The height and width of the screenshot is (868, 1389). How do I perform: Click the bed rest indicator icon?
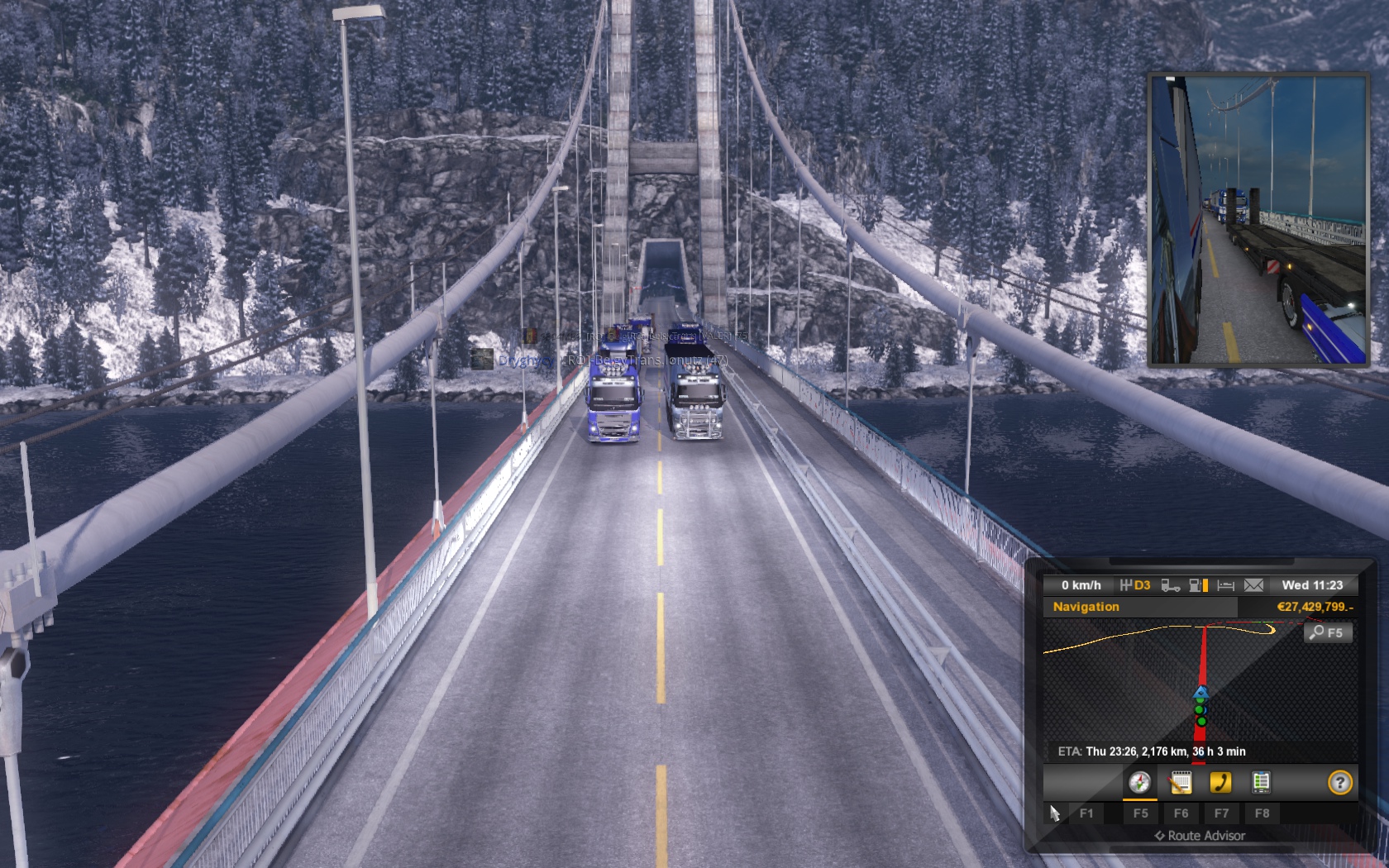click(1225, 585)
